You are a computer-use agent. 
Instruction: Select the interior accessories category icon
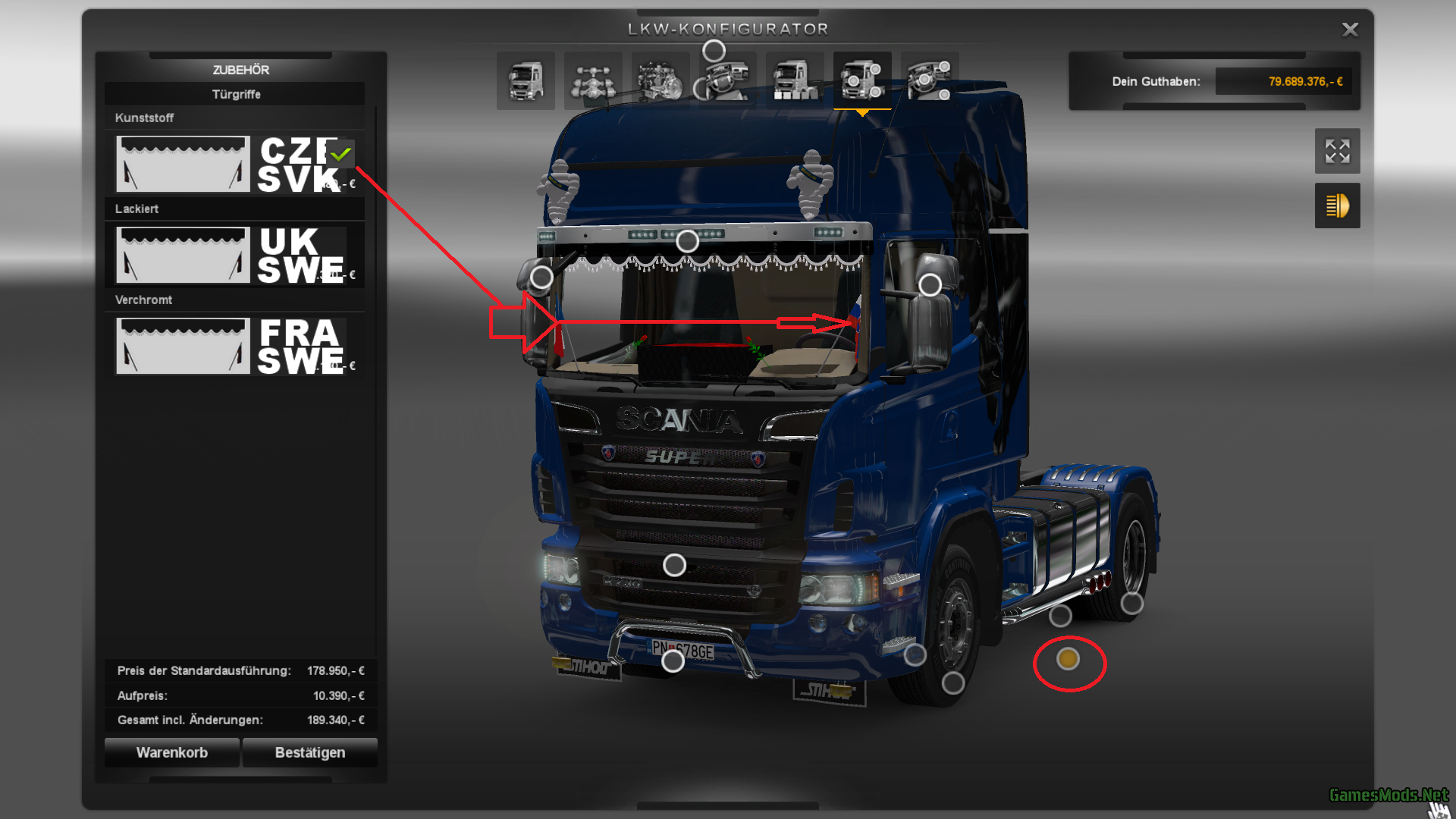point(930,80)
